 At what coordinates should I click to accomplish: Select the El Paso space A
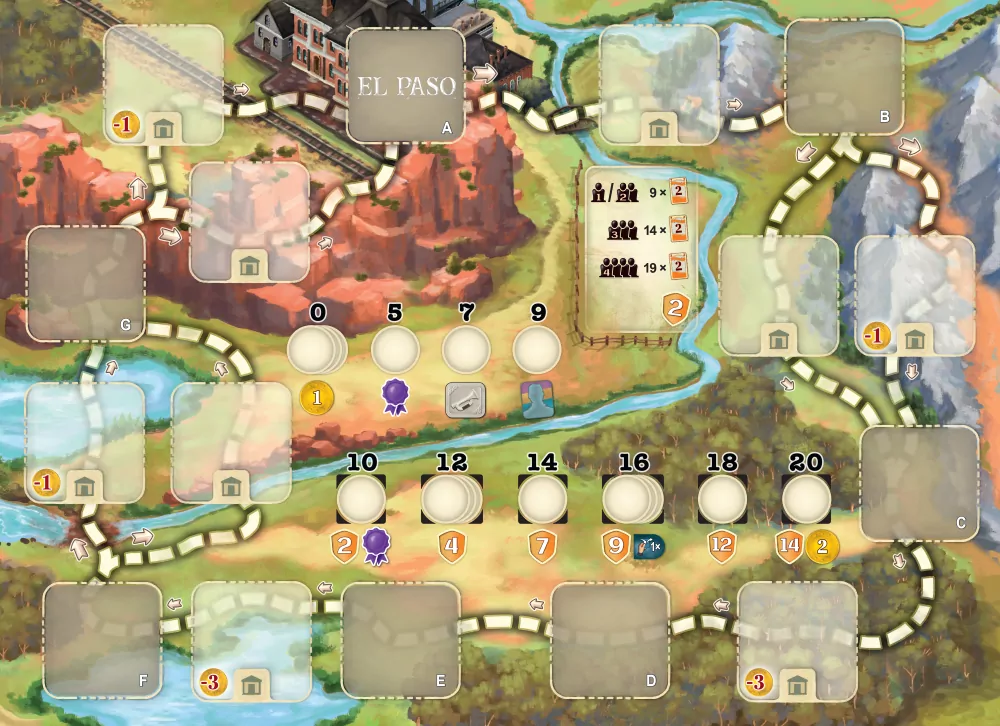pos(406,85)
